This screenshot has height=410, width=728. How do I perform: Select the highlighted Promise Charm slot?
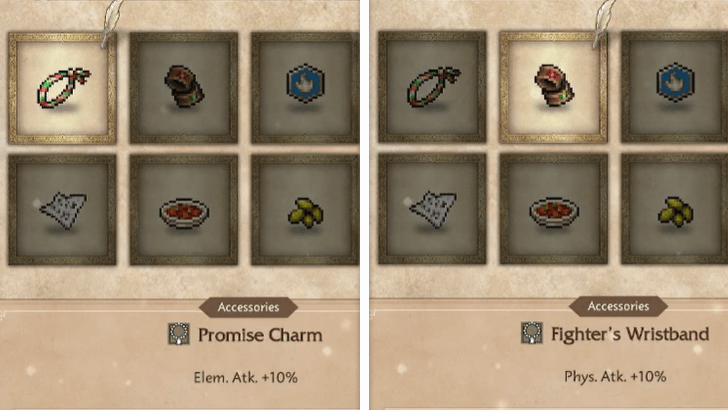click(62, 87)
